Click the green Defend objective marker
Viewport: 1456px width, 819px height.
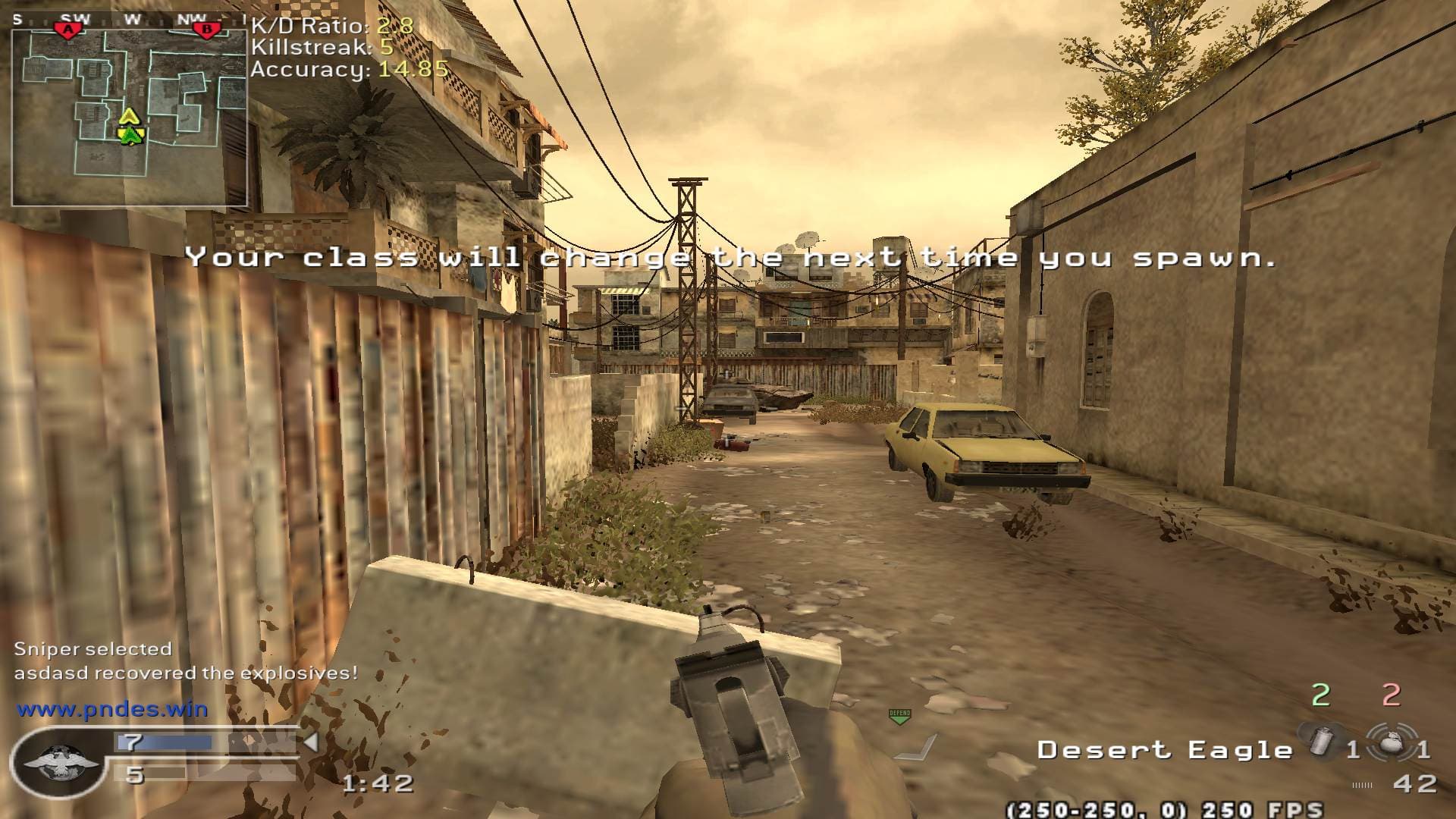tap(899, 716)
